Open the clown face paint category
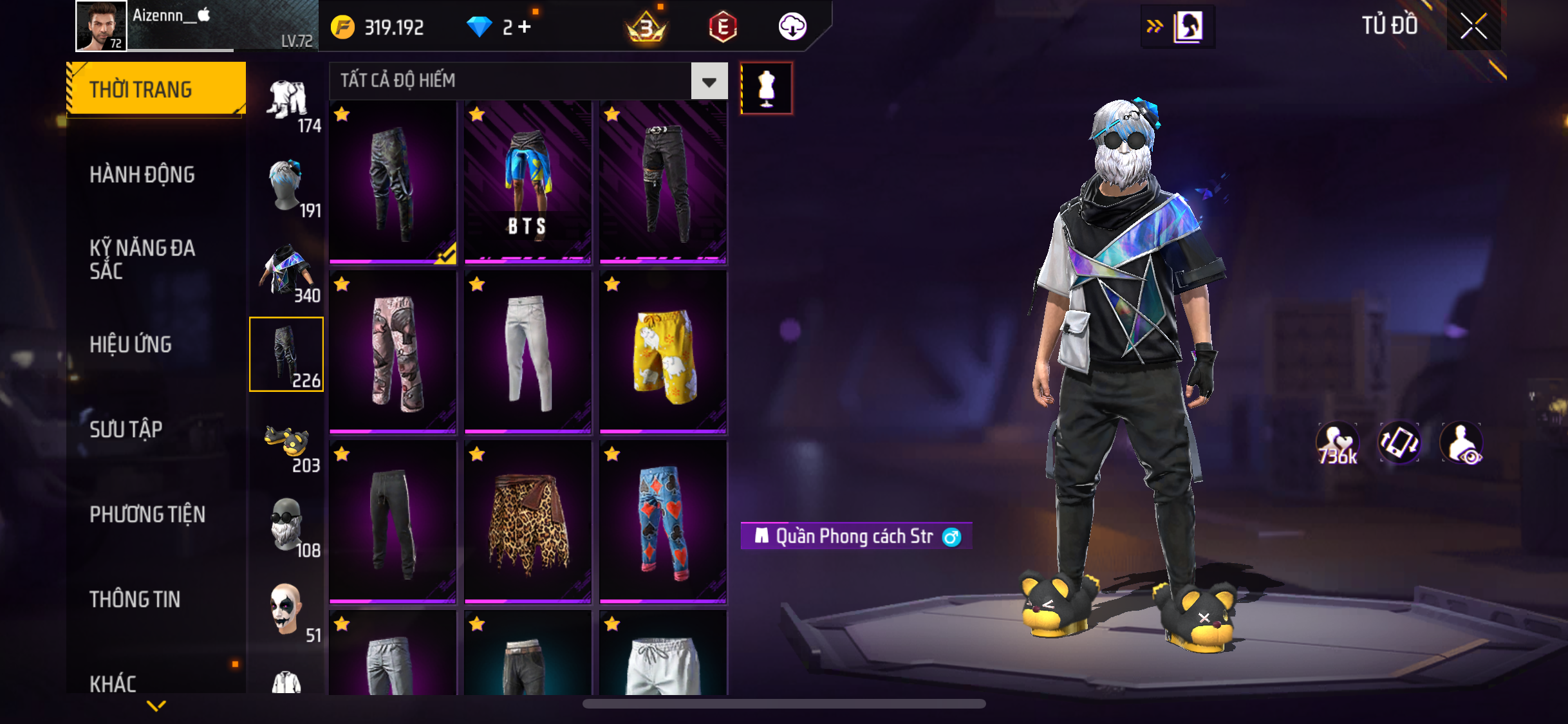The image size is (1568, 724). (x=287, y=611)
